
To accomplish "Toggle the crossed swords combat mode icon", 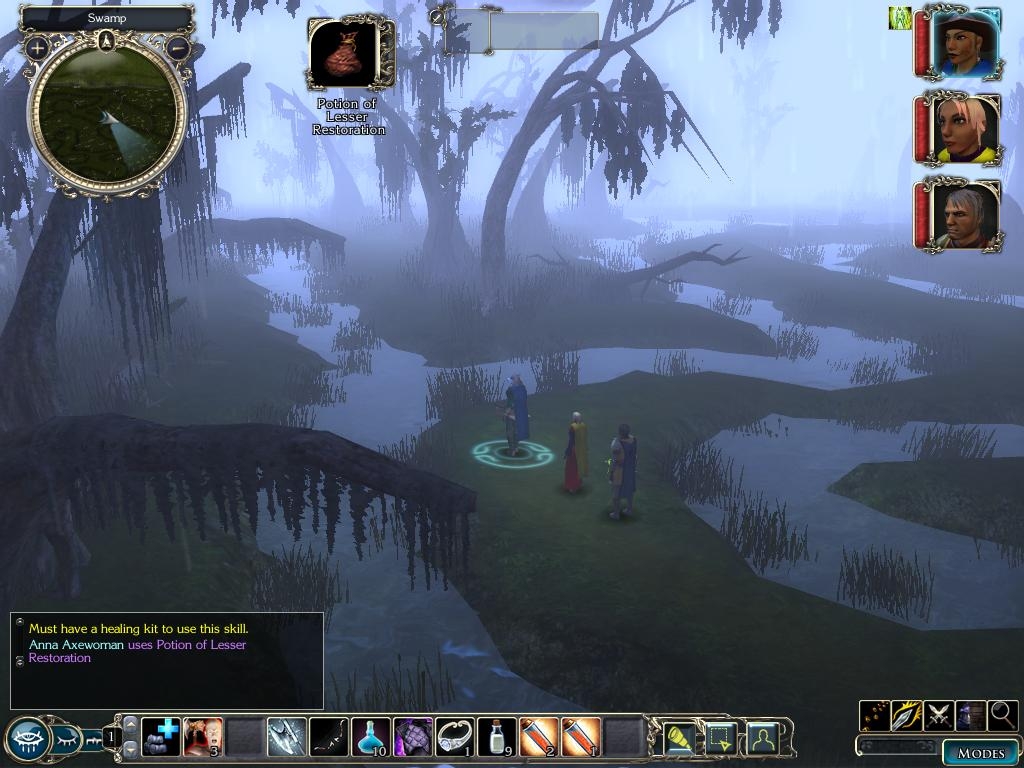I will 939,716.
